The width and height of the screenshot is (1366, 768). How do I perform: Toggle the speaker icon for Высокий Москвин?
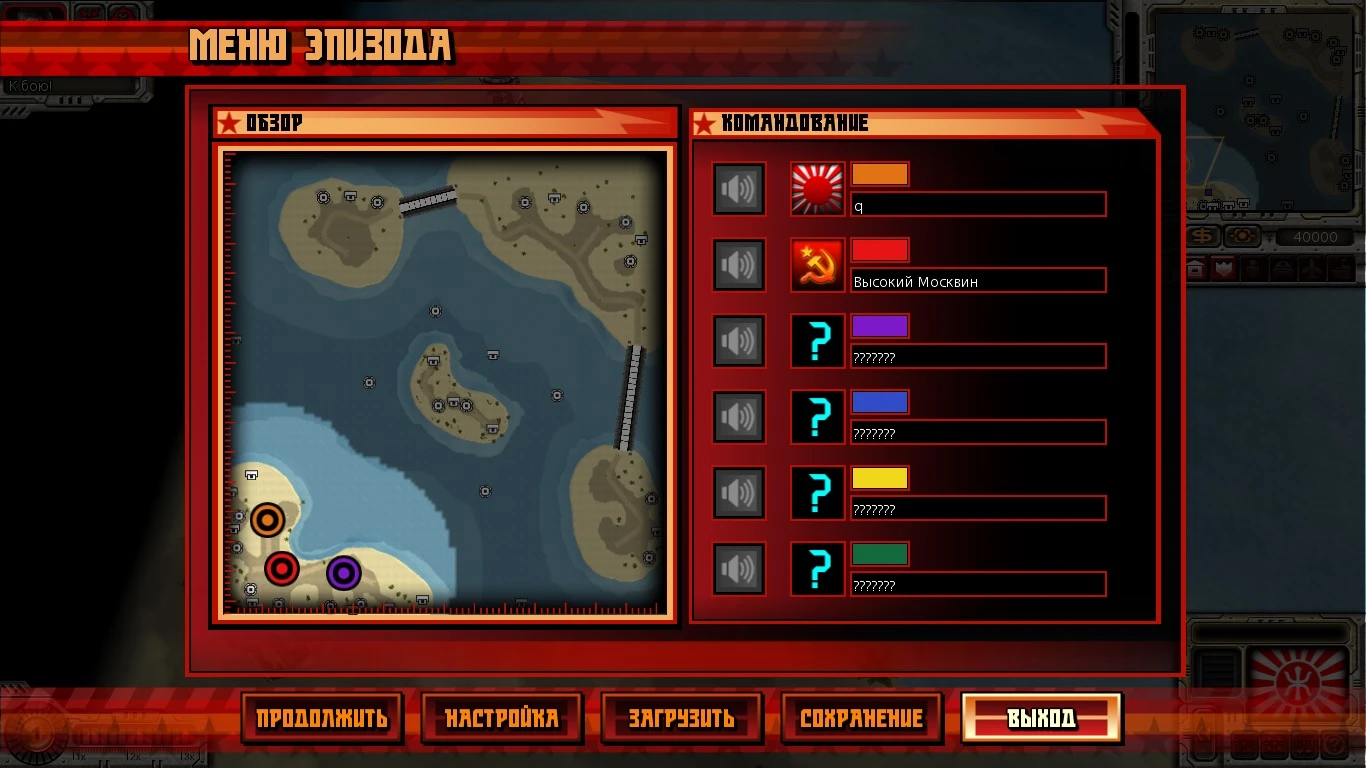(739, 264)
